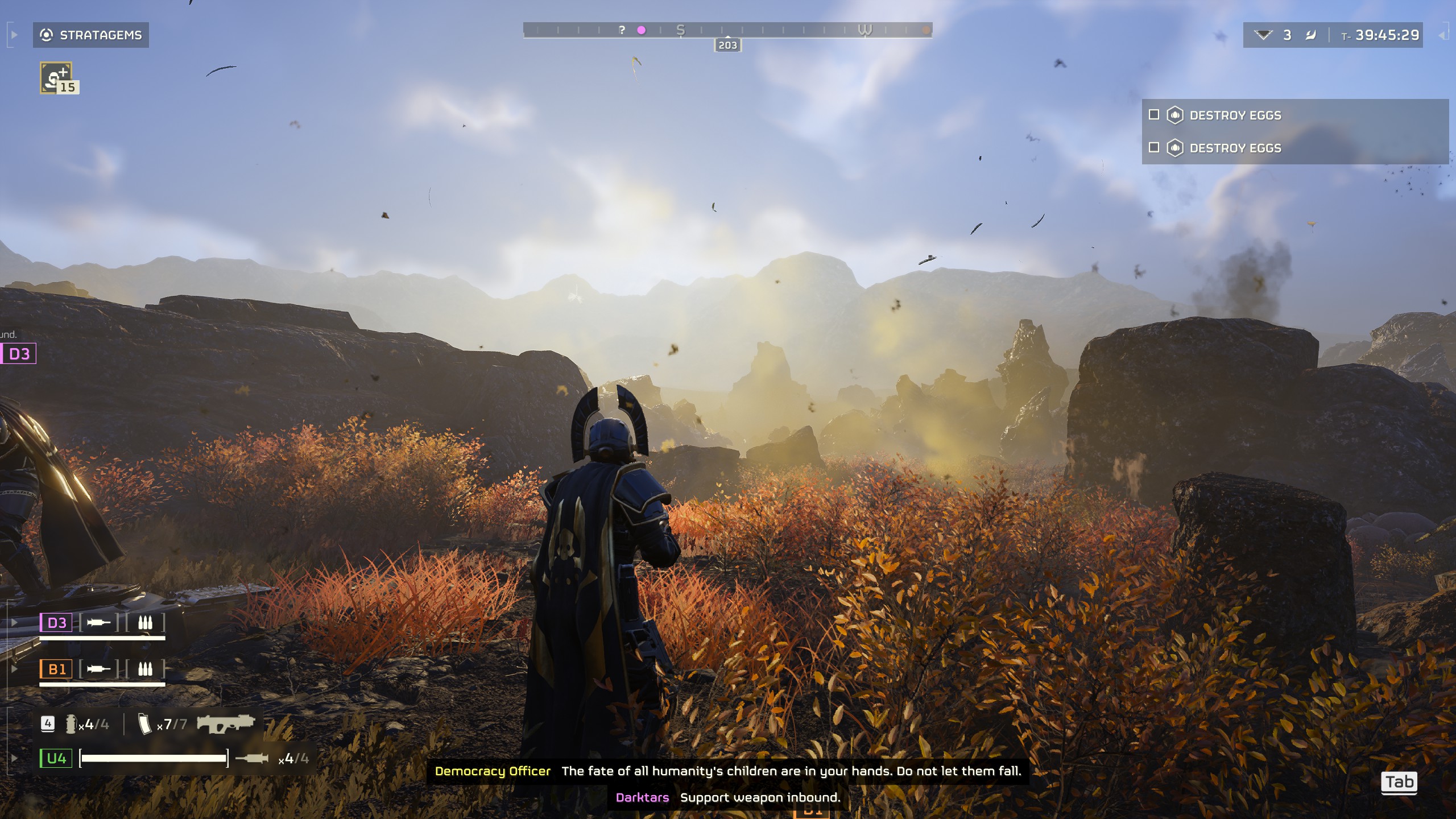Click the U4 player tag
Screen dimensions: 1456x819
click(56, 758)
